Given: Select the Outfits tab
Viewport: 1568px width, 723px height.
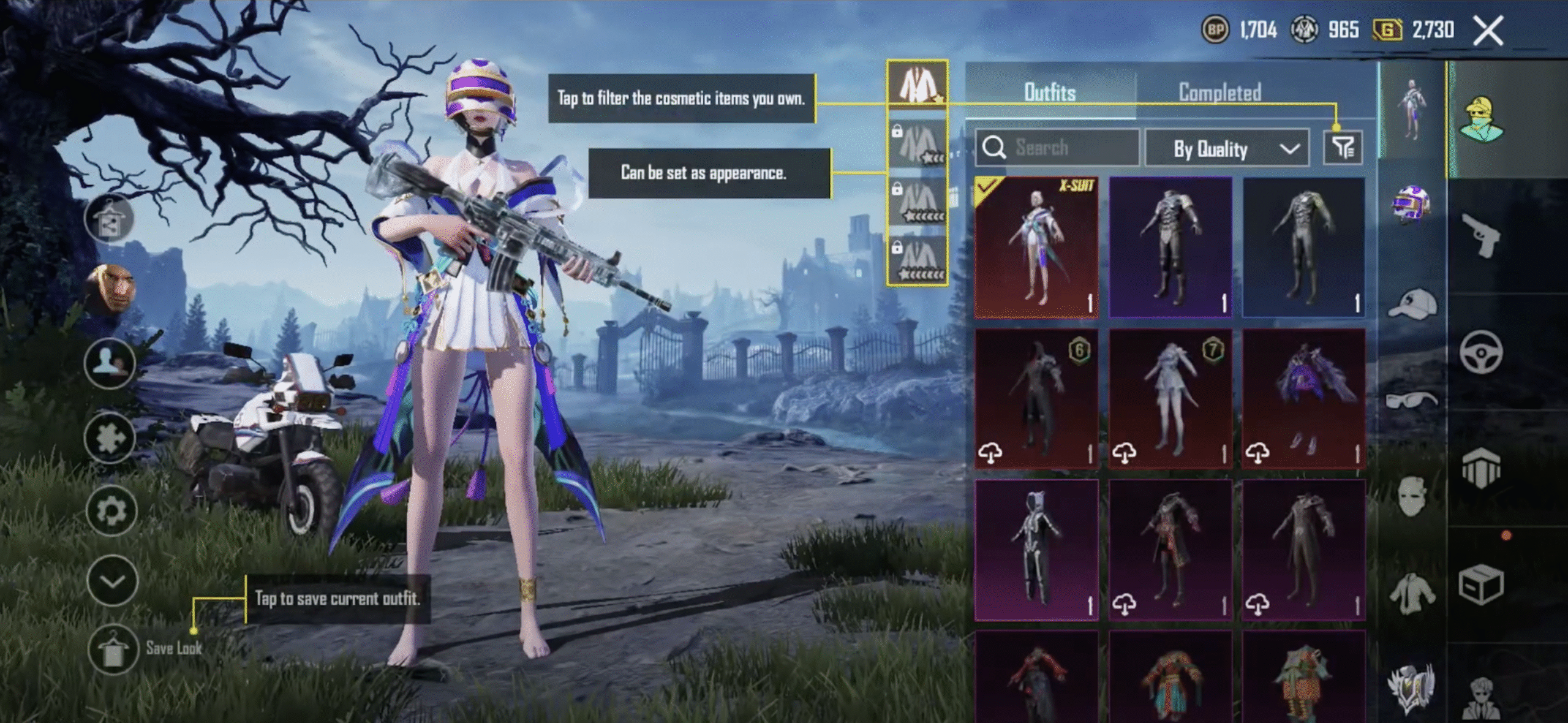Looking at the screenshot, I should click(1050, 93).
